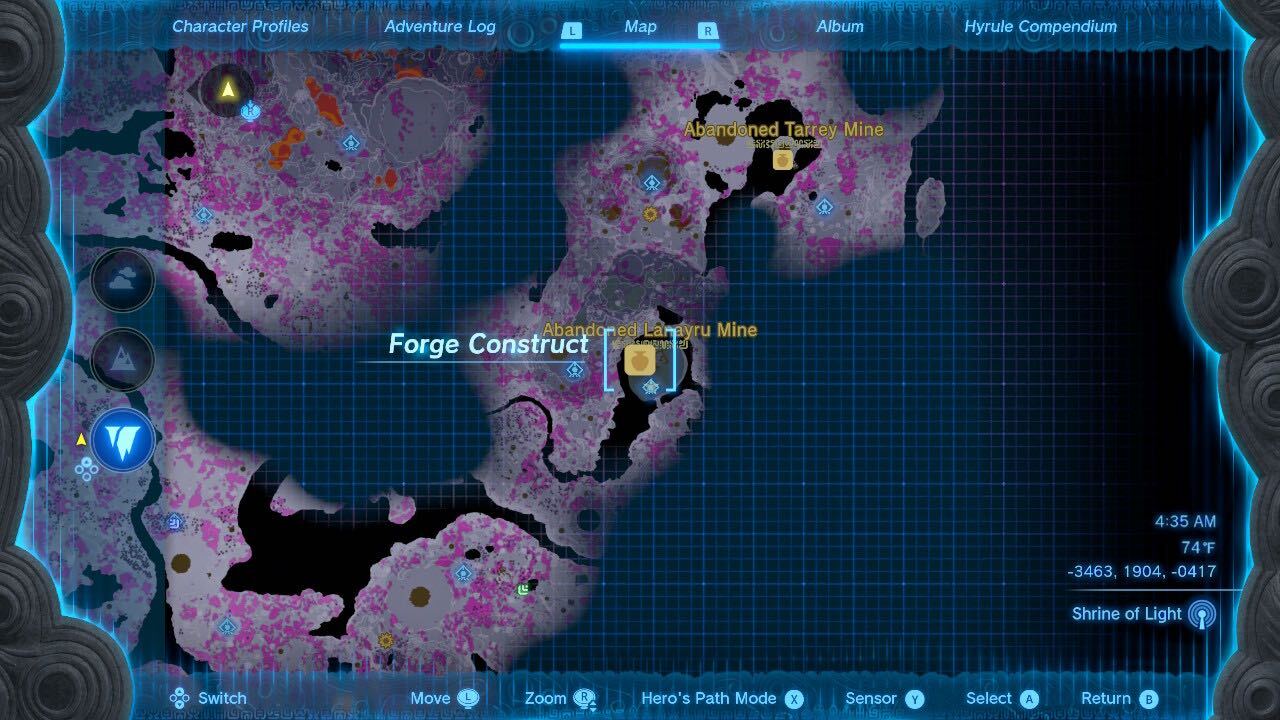This screenshot has height=720, width=1280.
Task: Open the cloud weather forecast icon
Action: 122,280
